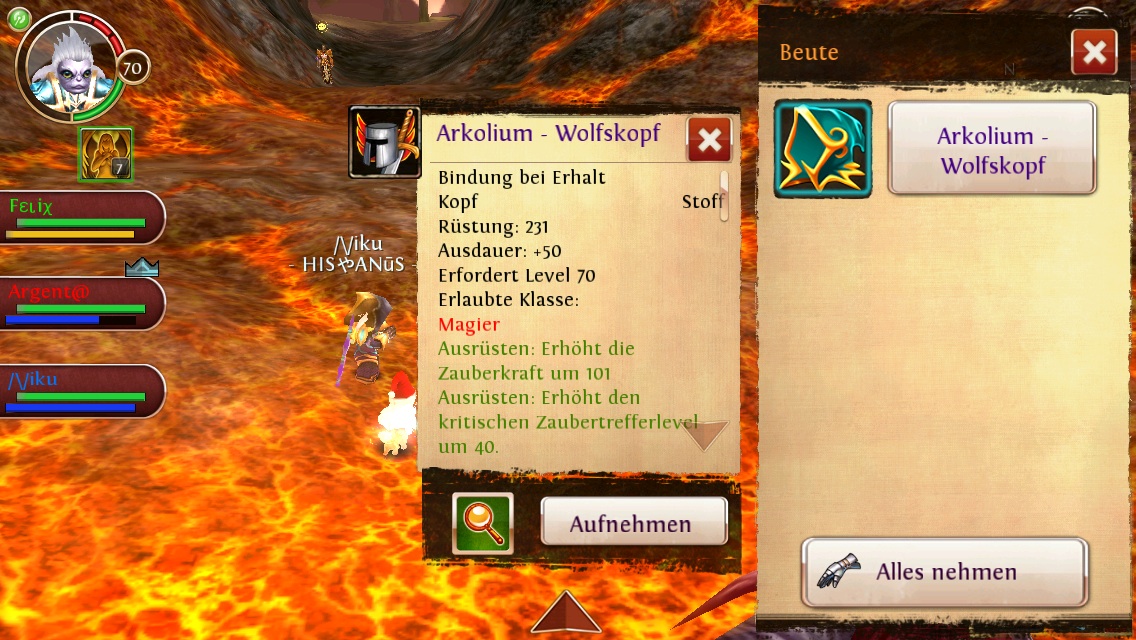
Task: Select the Arkolium - Wolfskopf loot entry button
Action: [x=992, y=149]
